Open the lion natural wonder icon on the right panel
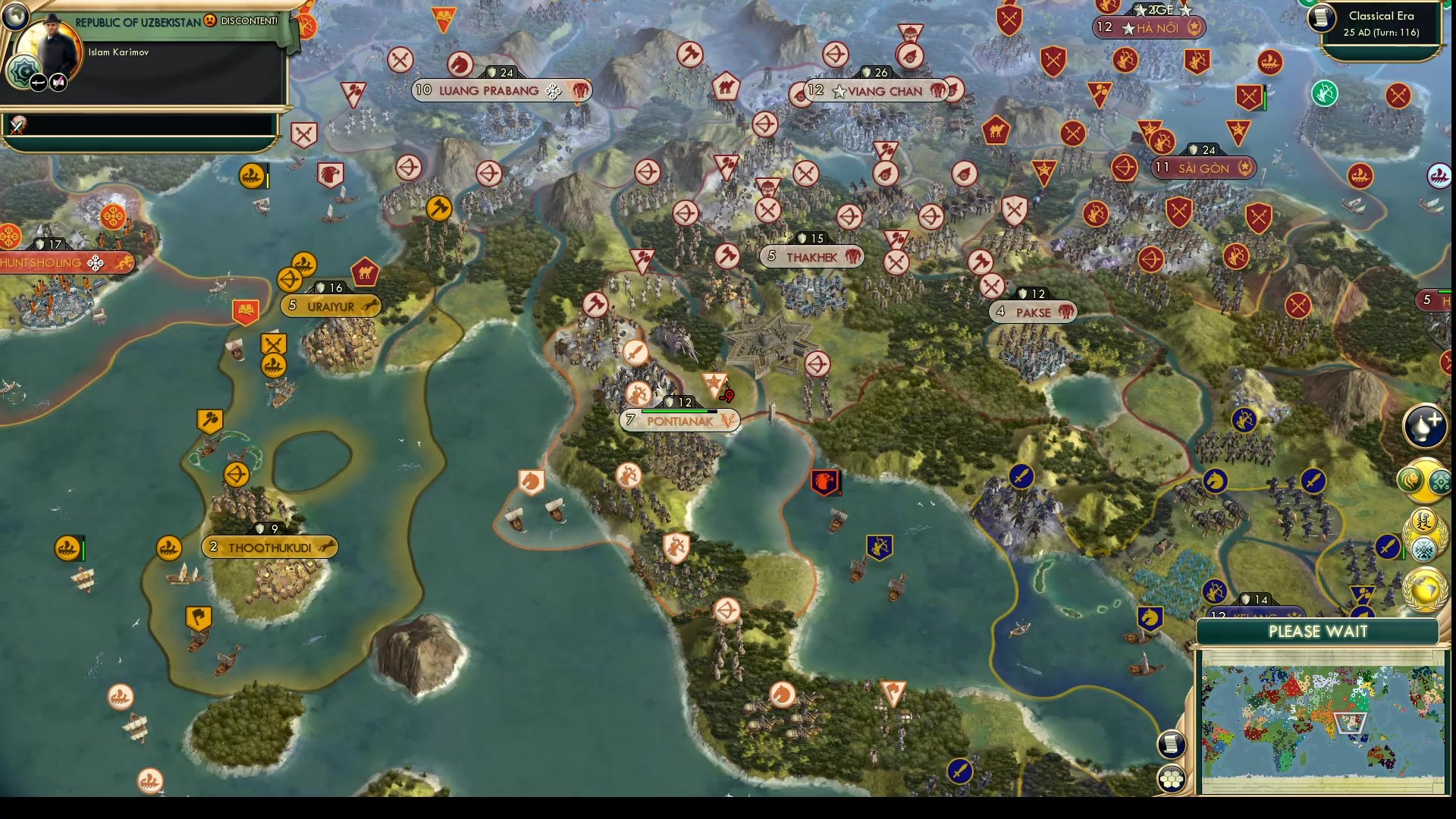Image resolution: width=1456 pixels, height=819 pixels. point(1412,478)
